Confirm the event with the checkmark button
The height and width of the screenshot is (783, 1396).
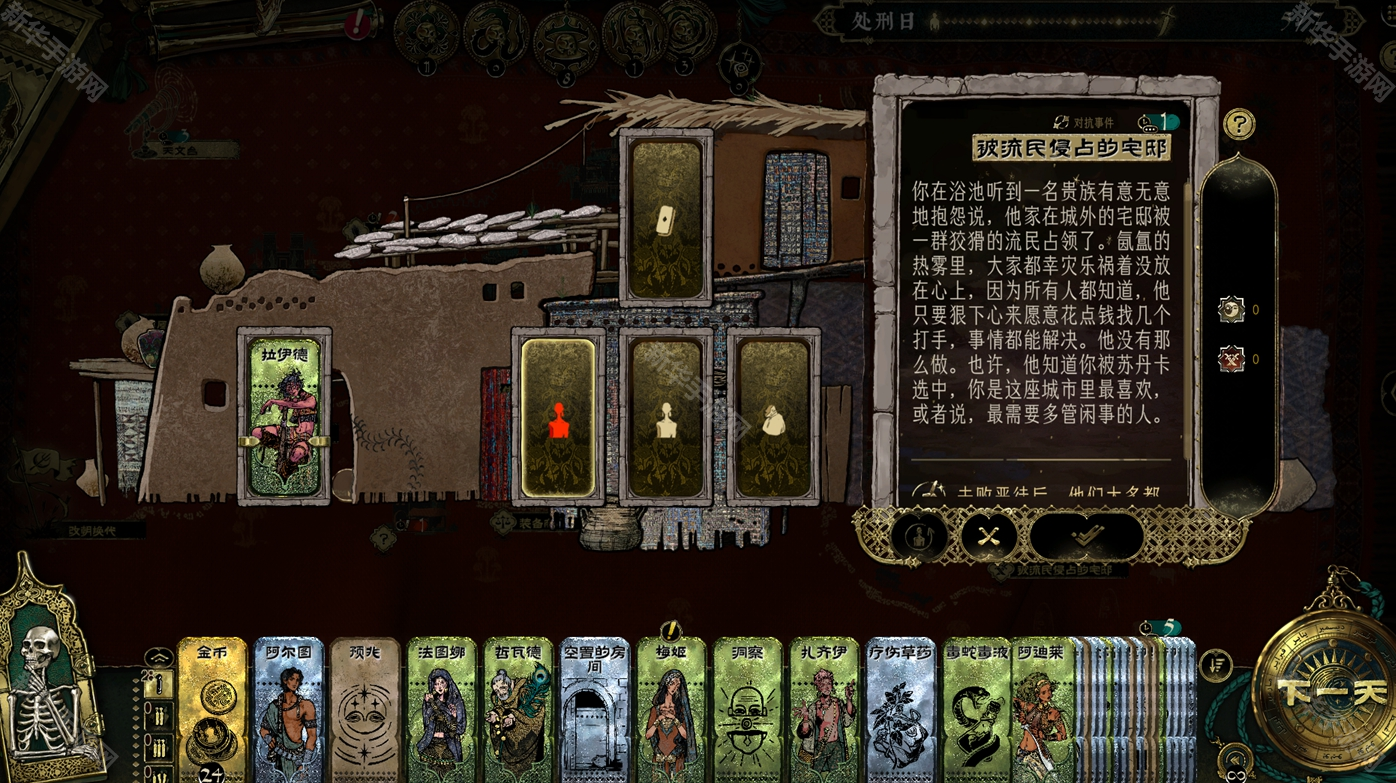pyautogui.click(x=1086, y=537)
